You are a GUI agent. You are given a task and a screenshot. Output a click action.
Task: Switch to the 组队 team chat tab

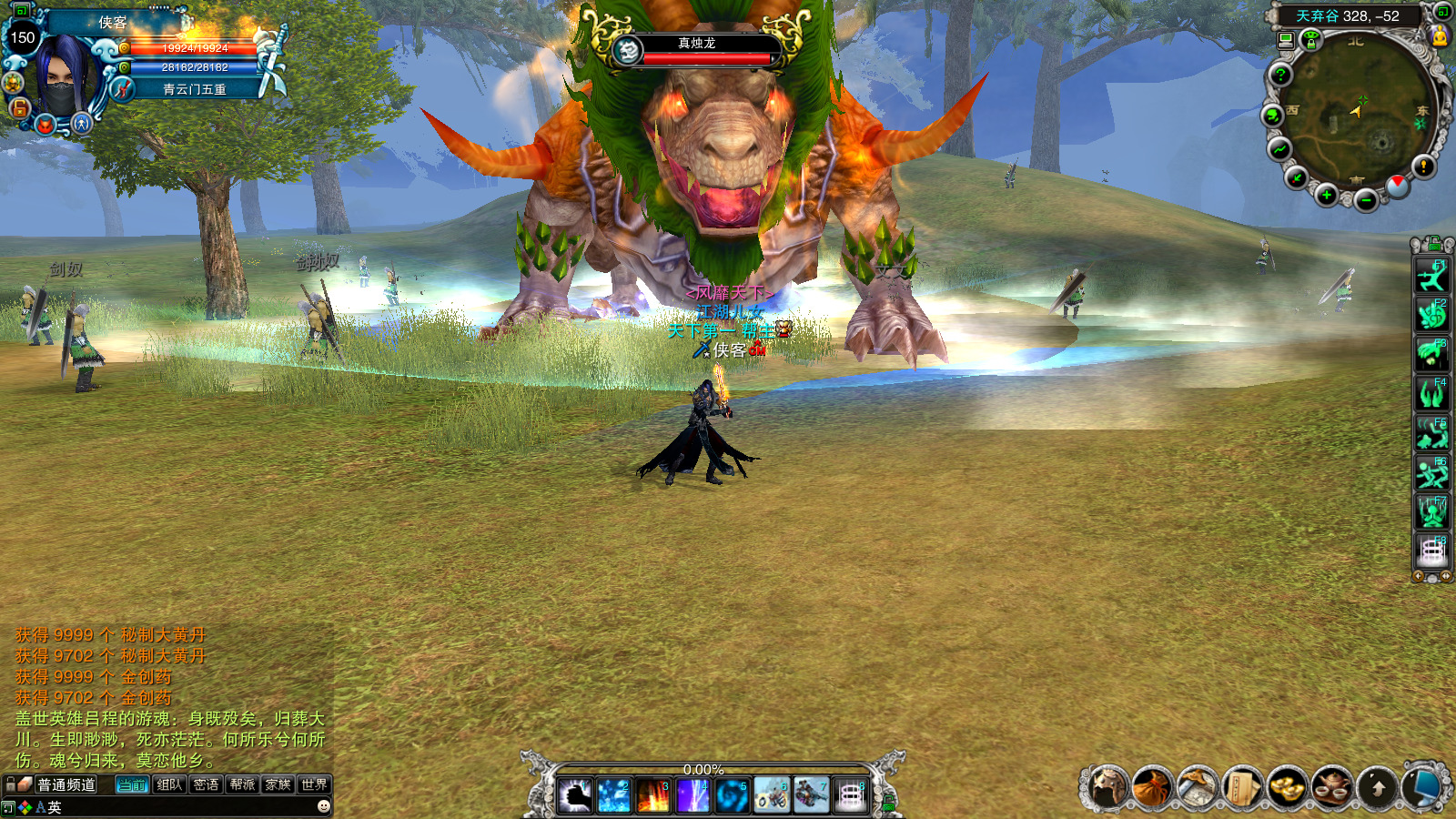pyautogui.click(x=169, y=784)
